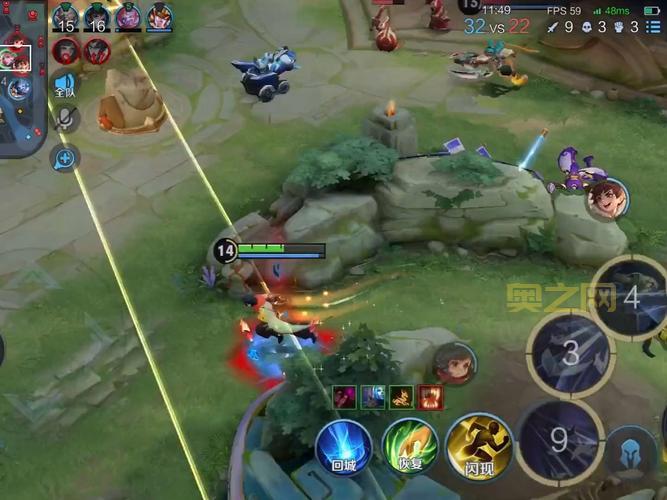Select the level 15 teammate portrait
The height and width of the screenshot is (500, 667).
67,17
